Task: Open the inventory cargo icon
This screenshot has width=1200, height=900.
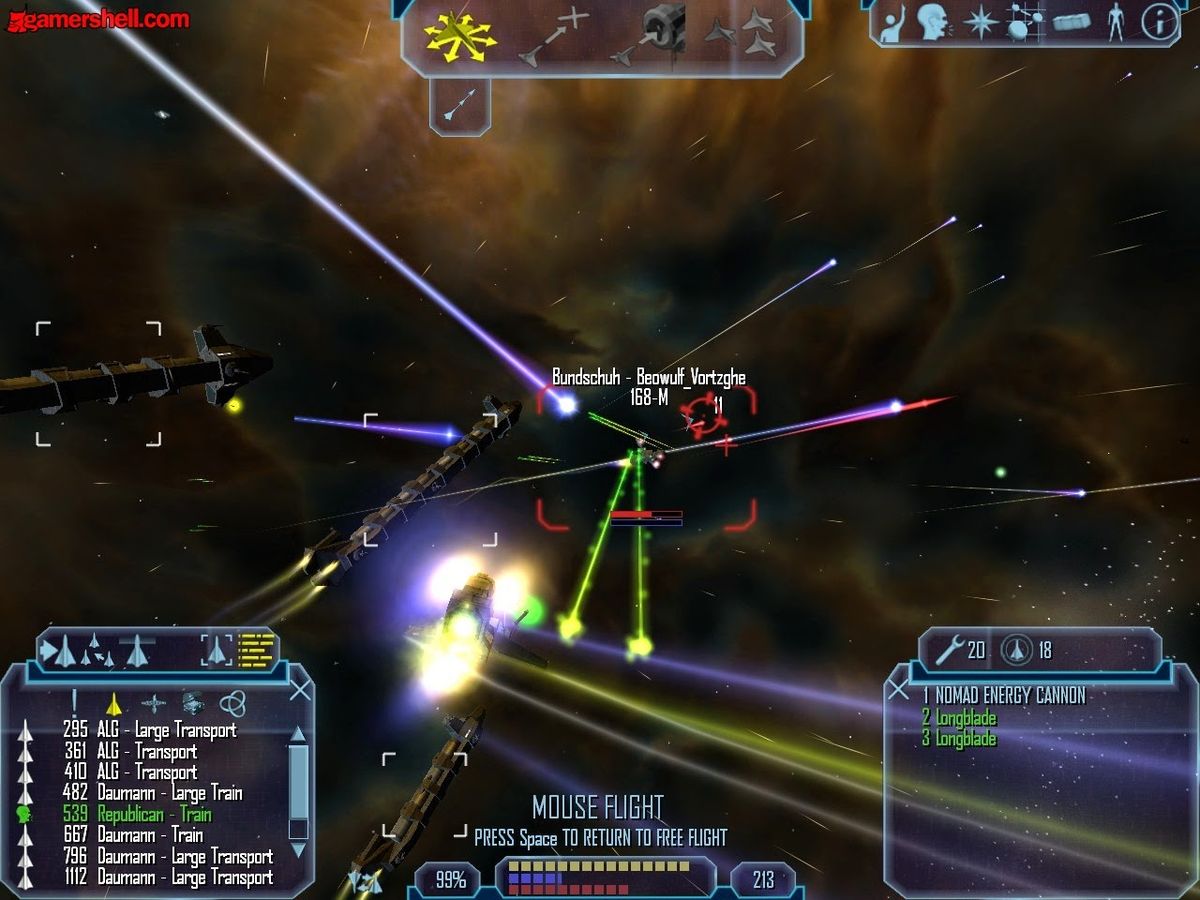Action: tap(1071, 23)
